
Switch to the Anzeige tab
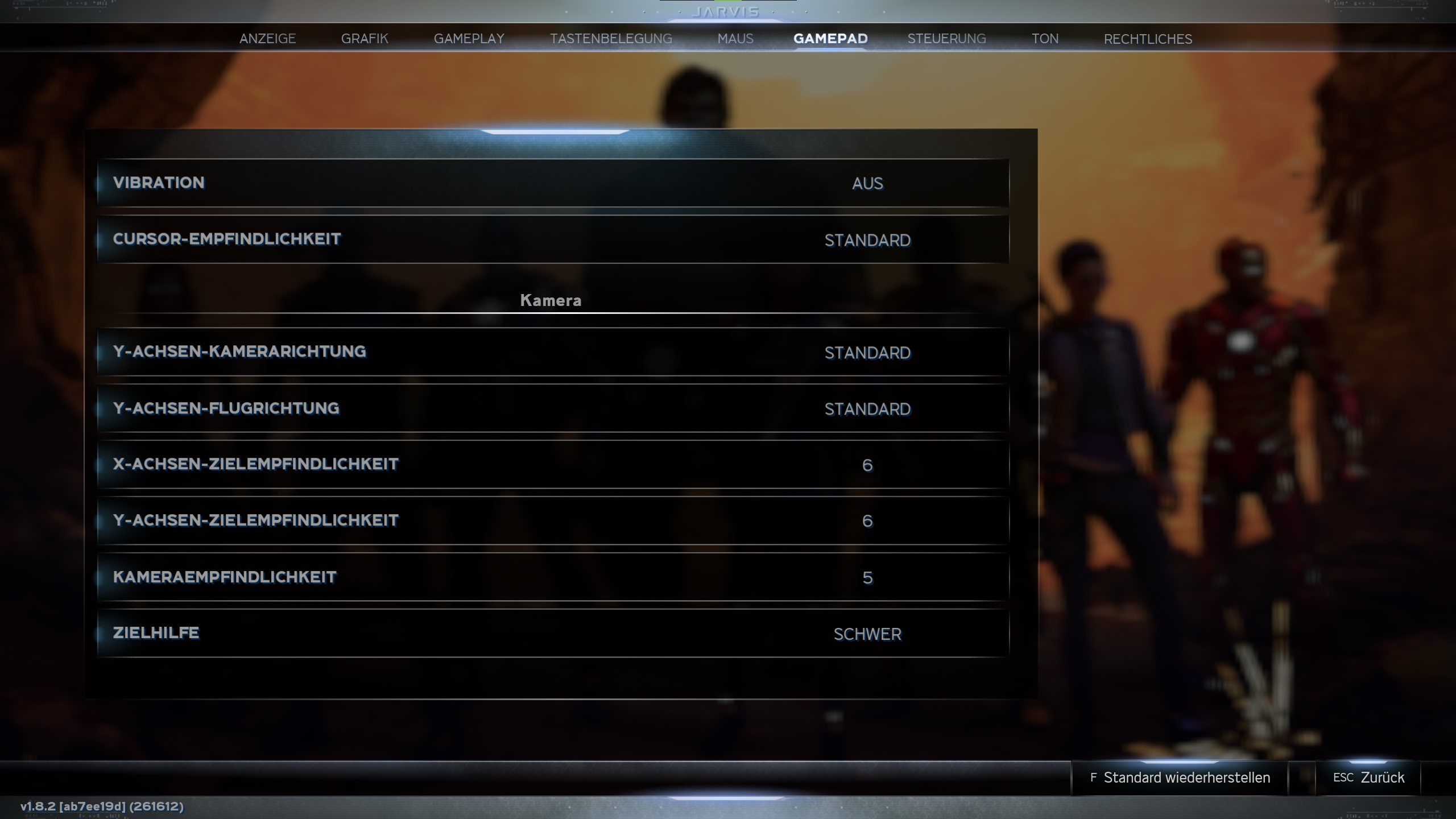click(267, 39)
